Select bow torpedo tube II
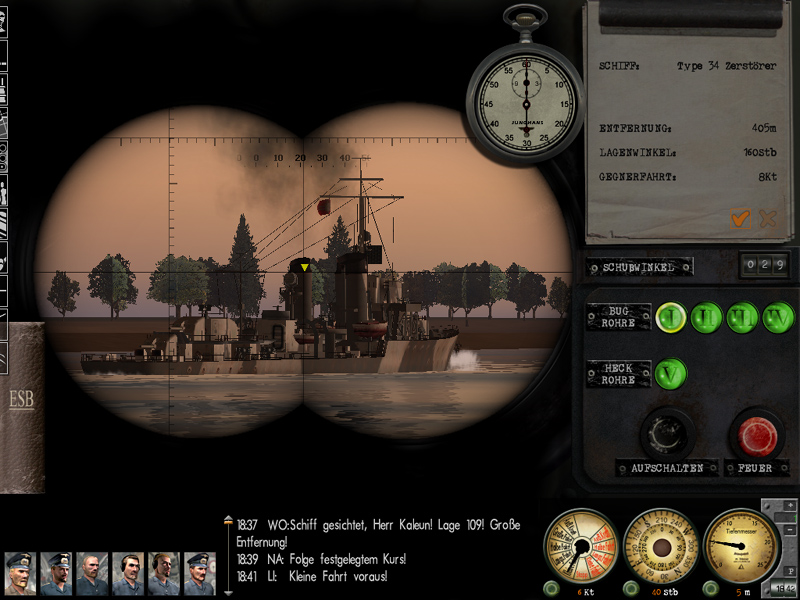This screenshot has height=600, width=800. [707, 317]
